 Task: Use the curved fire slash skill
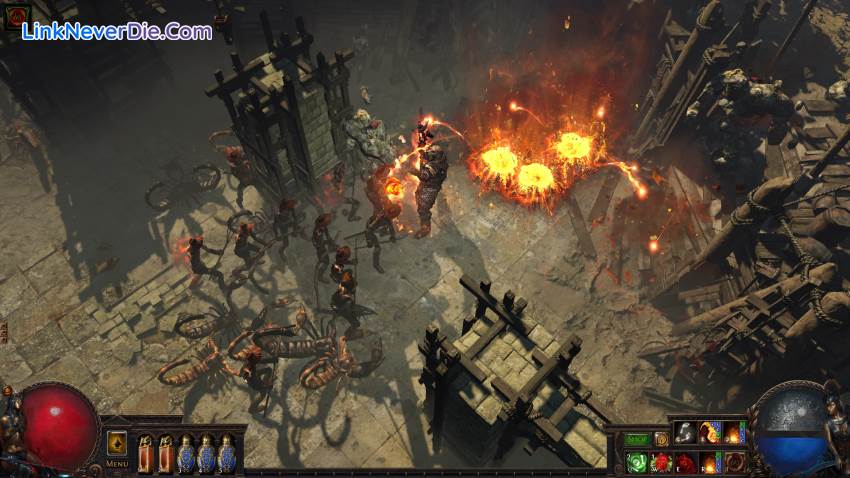click(x=709, y=432)
